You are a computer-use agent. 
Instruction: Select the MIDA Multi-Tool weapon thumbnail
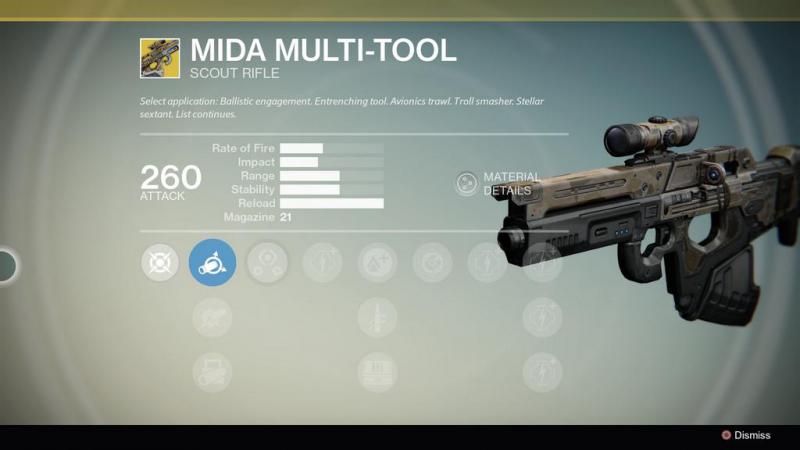click(160, 58)
